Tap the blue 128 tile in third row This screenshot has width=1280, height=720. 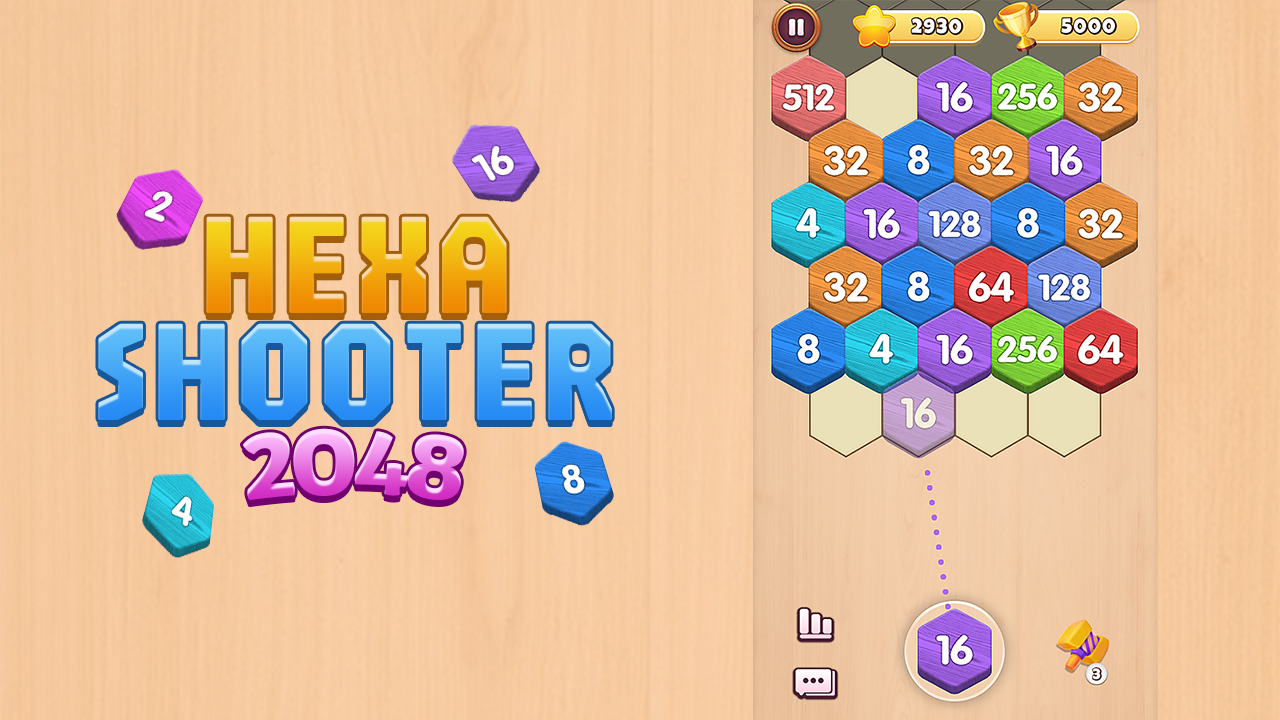click(x=953, y=224)
